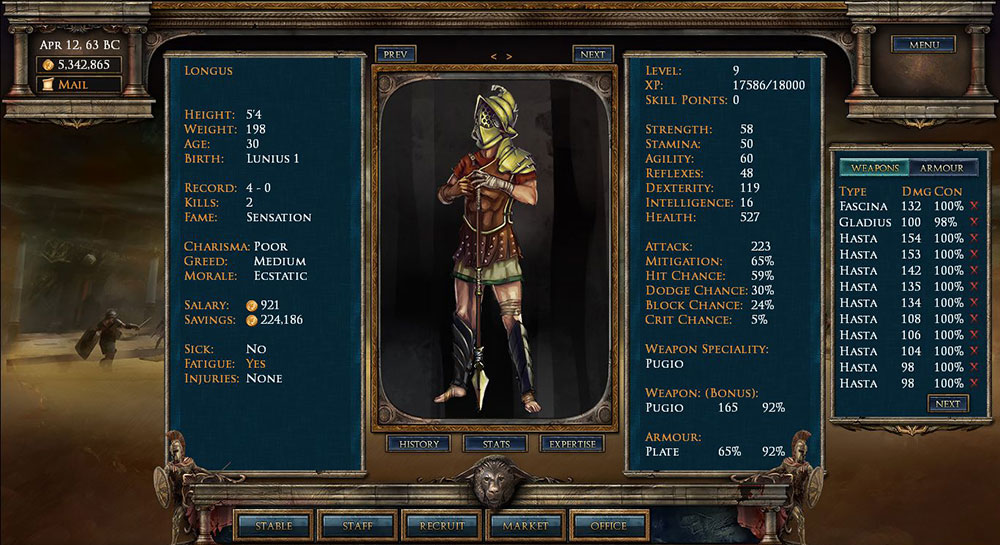The image size is (1000, 545).
Task: Open the Mail inbox
Action: point(78,85)
